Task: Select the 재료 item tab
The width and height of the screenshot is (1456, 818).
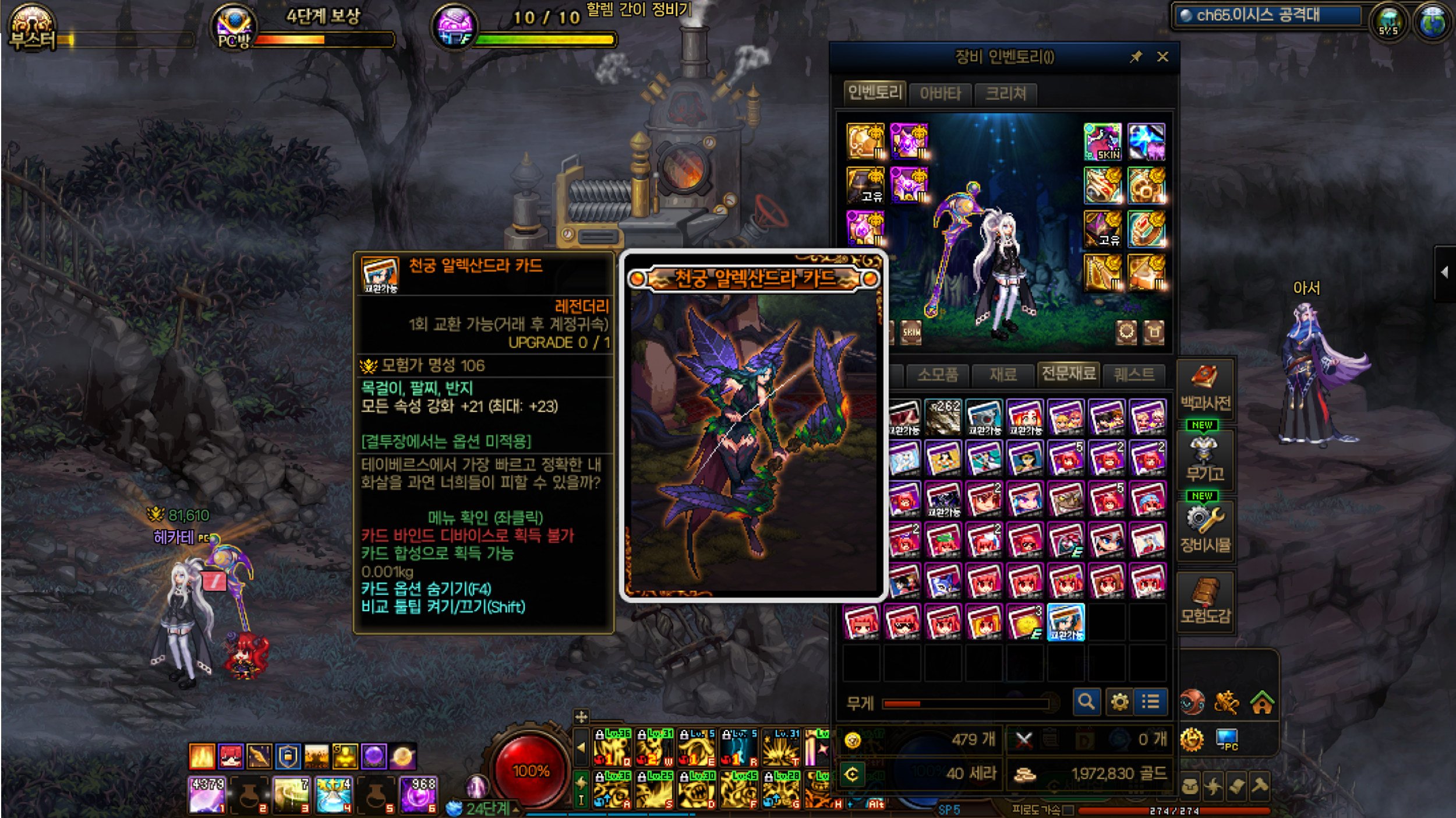Action: [1003, 374]
